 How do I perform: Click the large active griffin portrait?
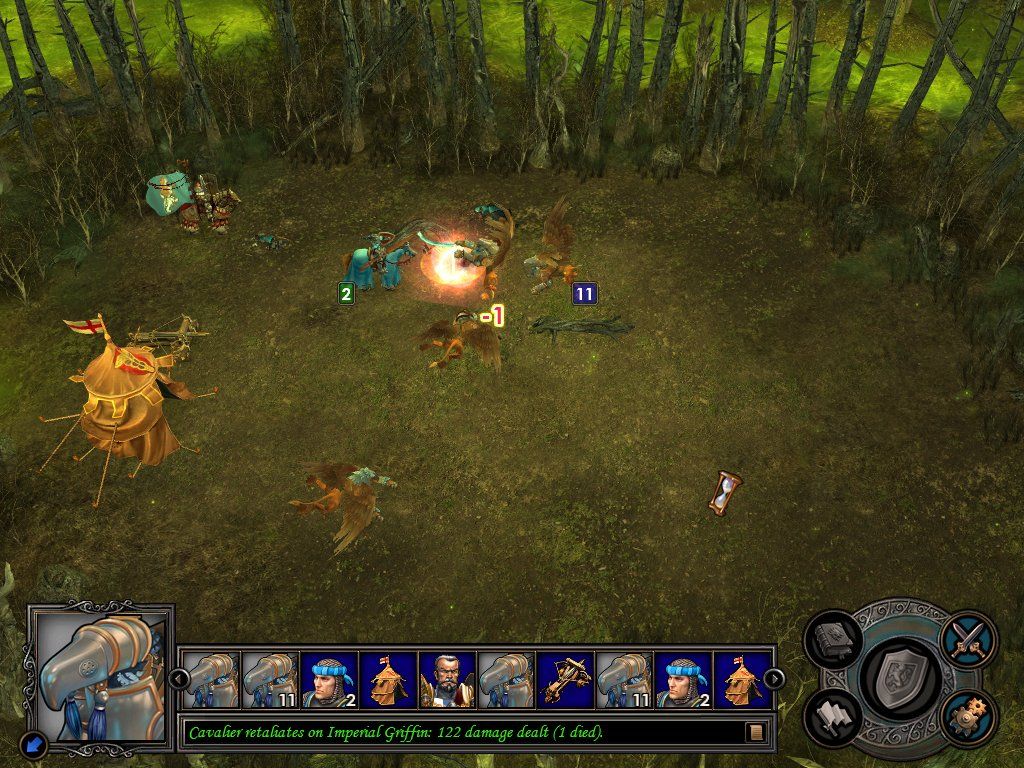tap(100, 675)
